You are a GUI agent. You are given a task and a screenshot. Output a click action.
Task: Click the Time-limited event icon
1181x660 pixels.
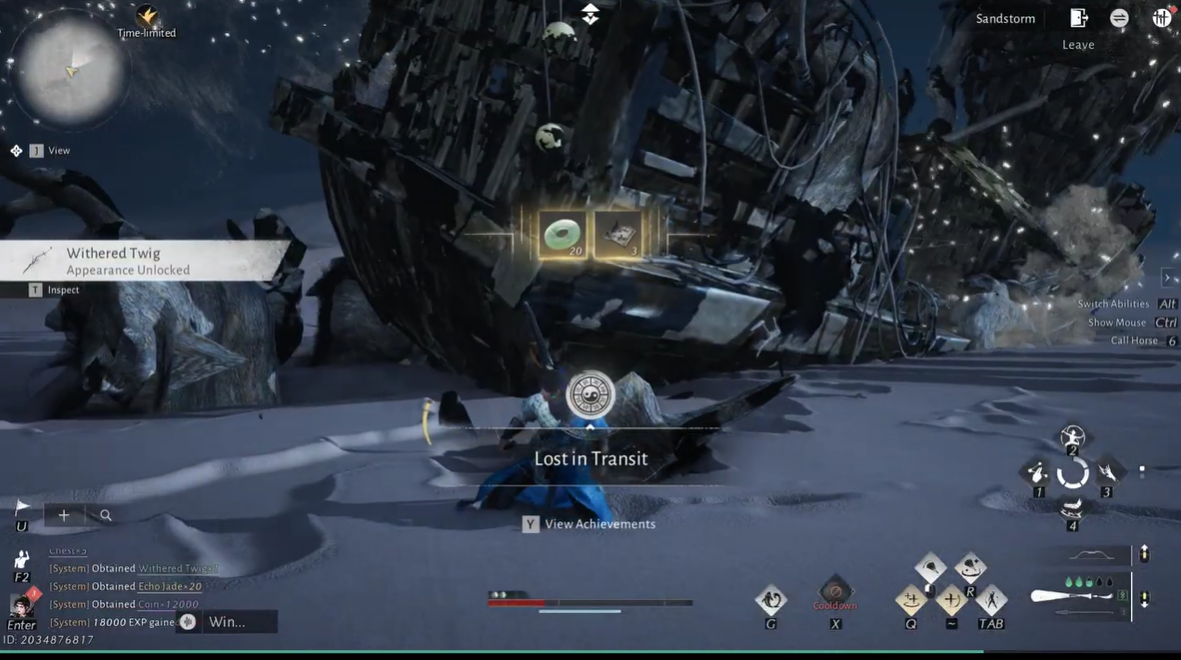coord(147,17)
